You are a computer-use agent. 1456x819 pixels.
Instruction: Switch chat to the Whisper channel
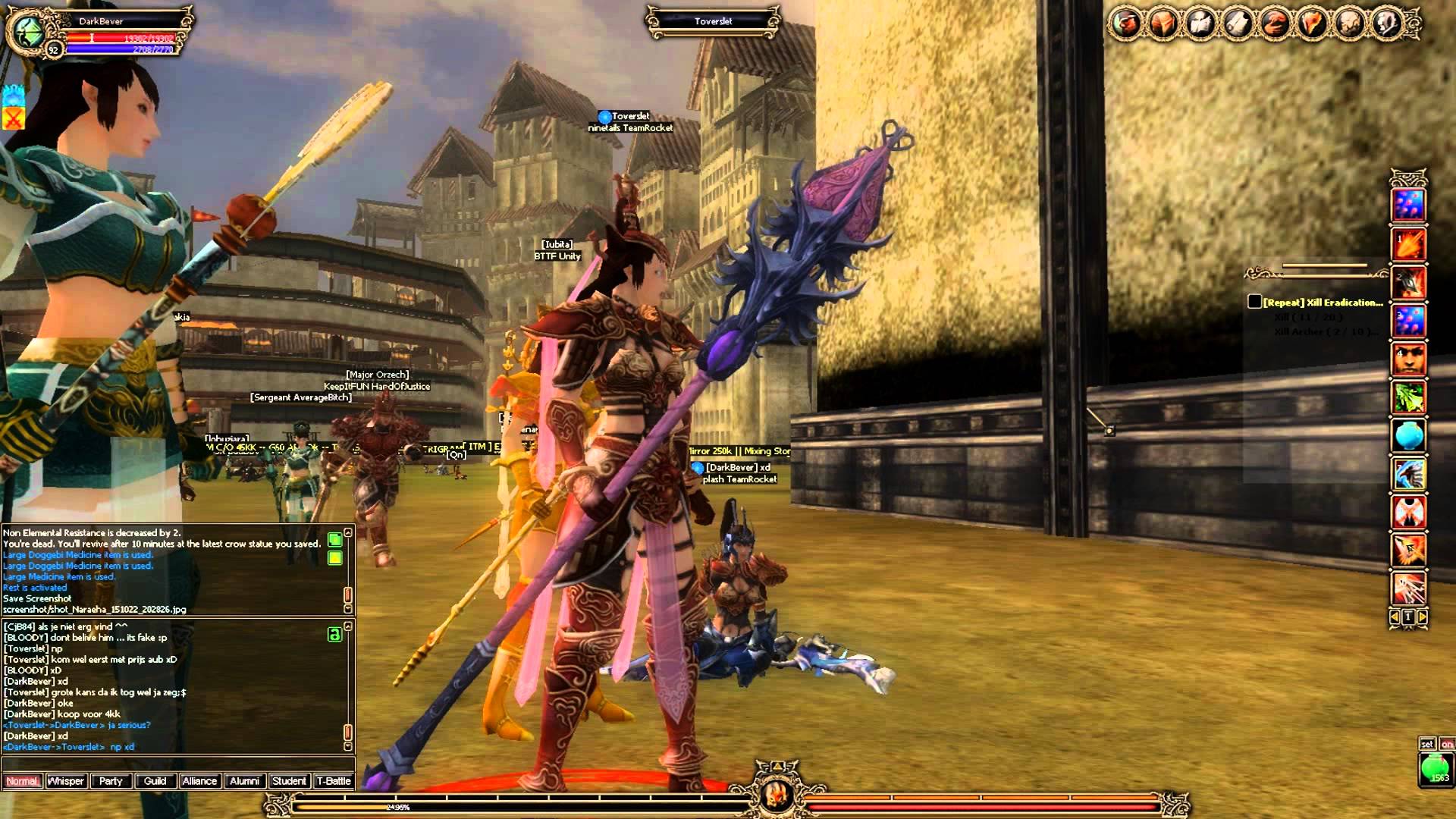pos(66,781)
